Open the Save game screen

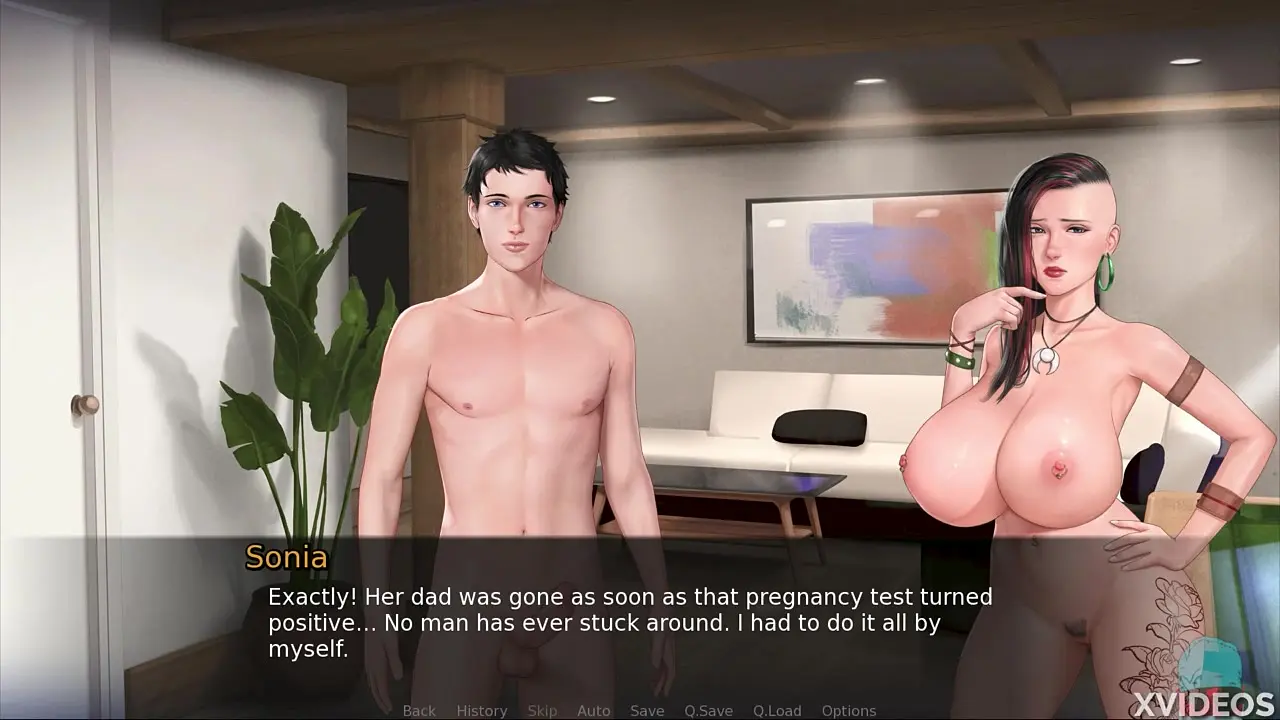(647, 711)
